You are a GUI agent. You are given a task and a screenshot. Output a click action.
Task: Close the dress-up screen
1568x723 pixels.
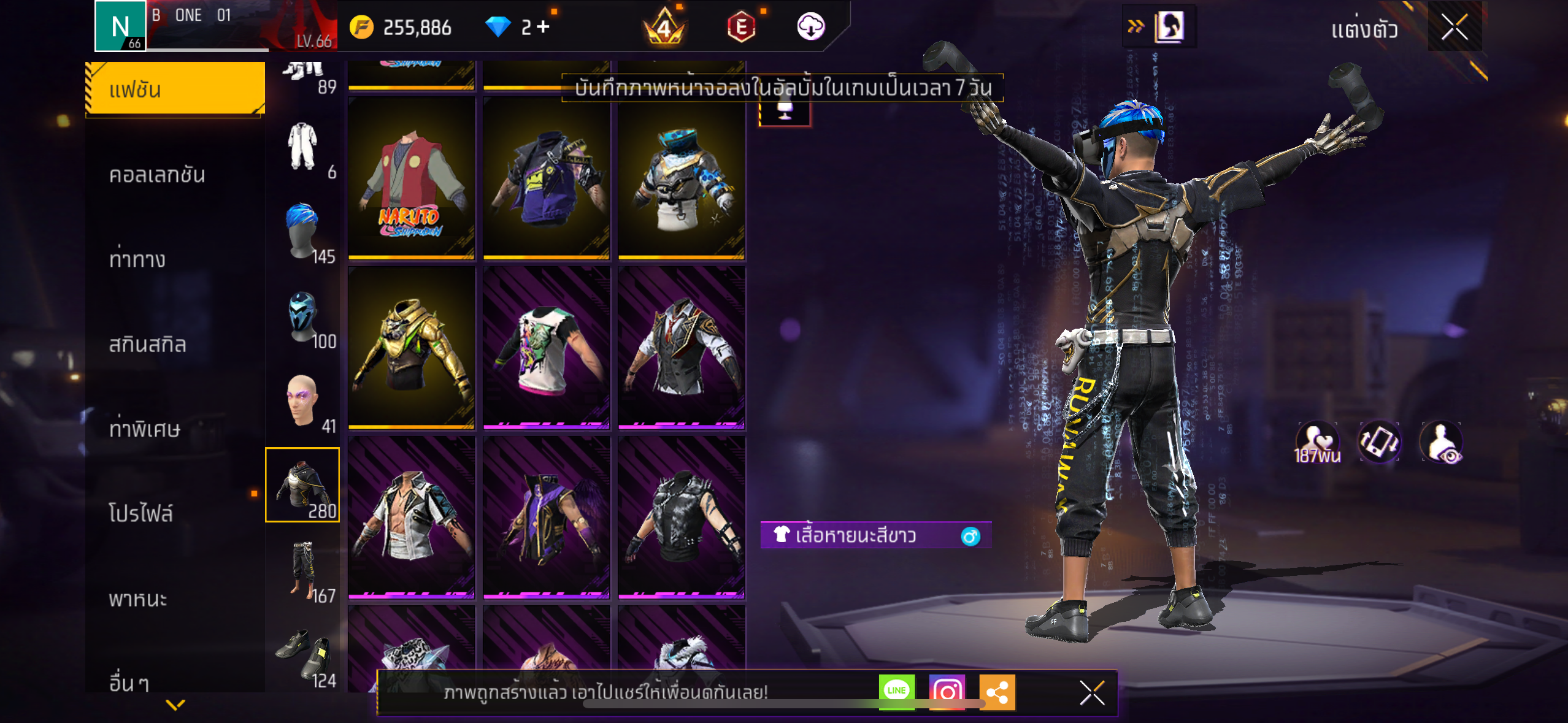point(1455,27)
